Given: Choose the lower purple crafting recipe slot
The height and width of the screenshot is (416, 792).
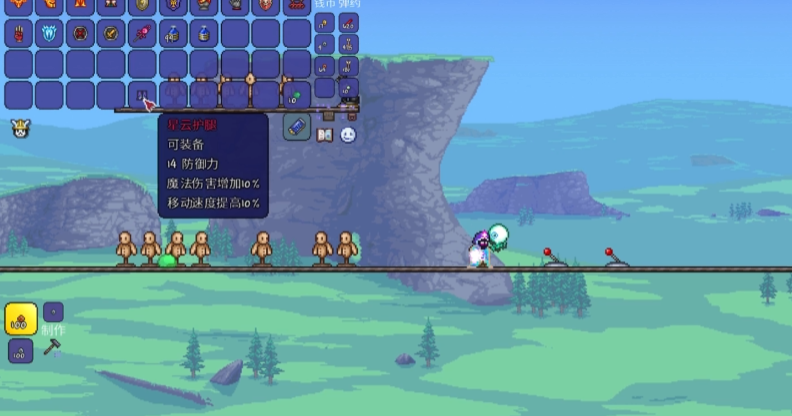Looking at the screenshot, I should click(x=20, y=351).
